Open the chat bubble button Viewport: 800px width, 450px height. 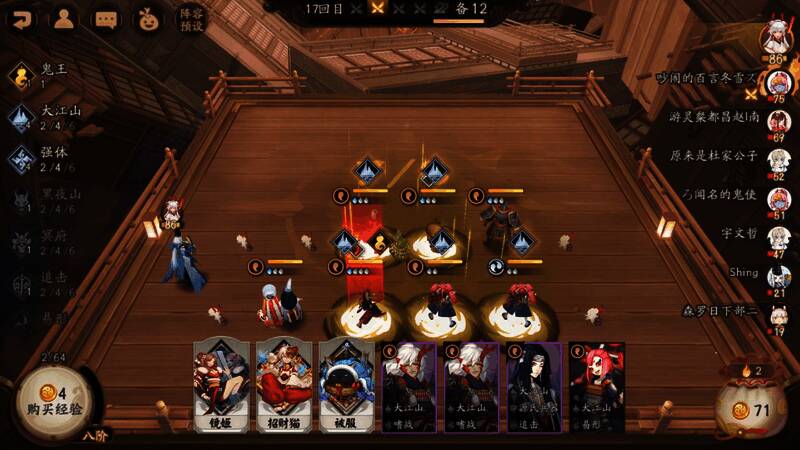pos(106,18)
